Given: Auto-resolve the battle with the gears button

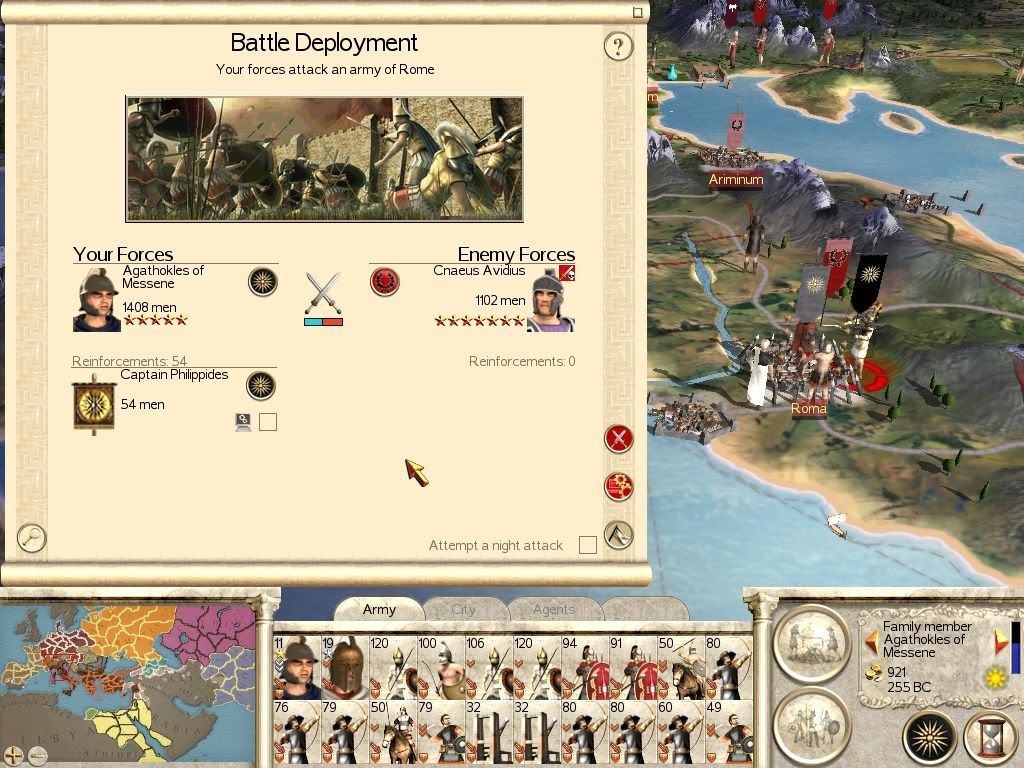Looking at the screenshot, I should [619, 487].
